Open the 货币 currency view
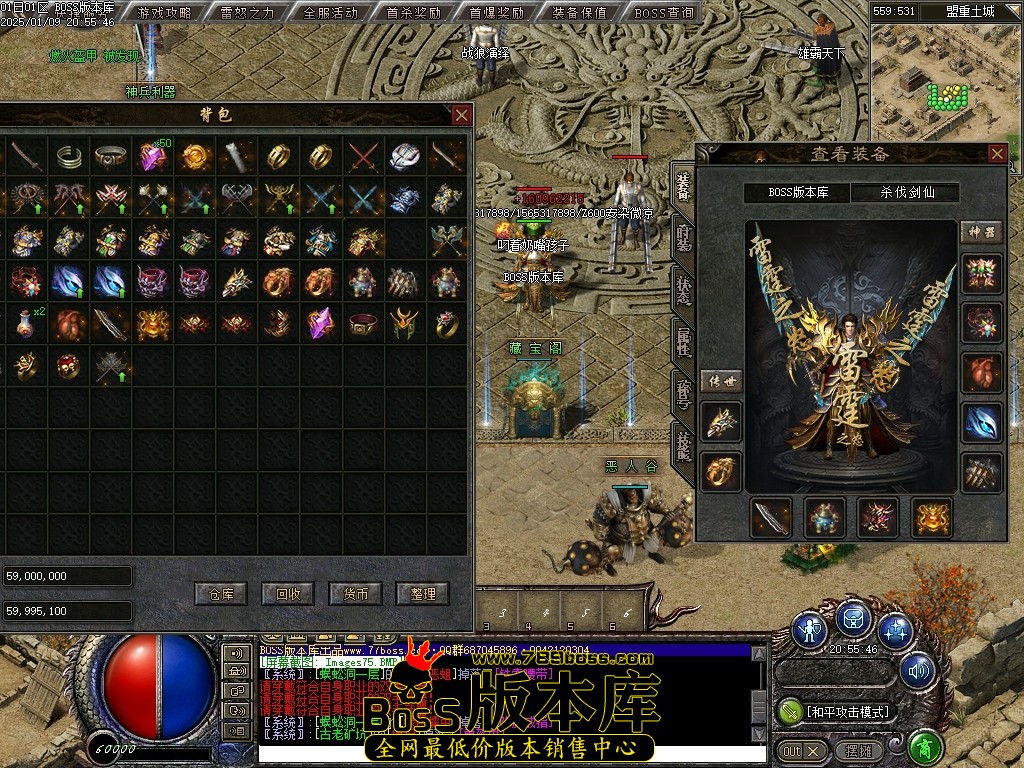 pos(355,593)
